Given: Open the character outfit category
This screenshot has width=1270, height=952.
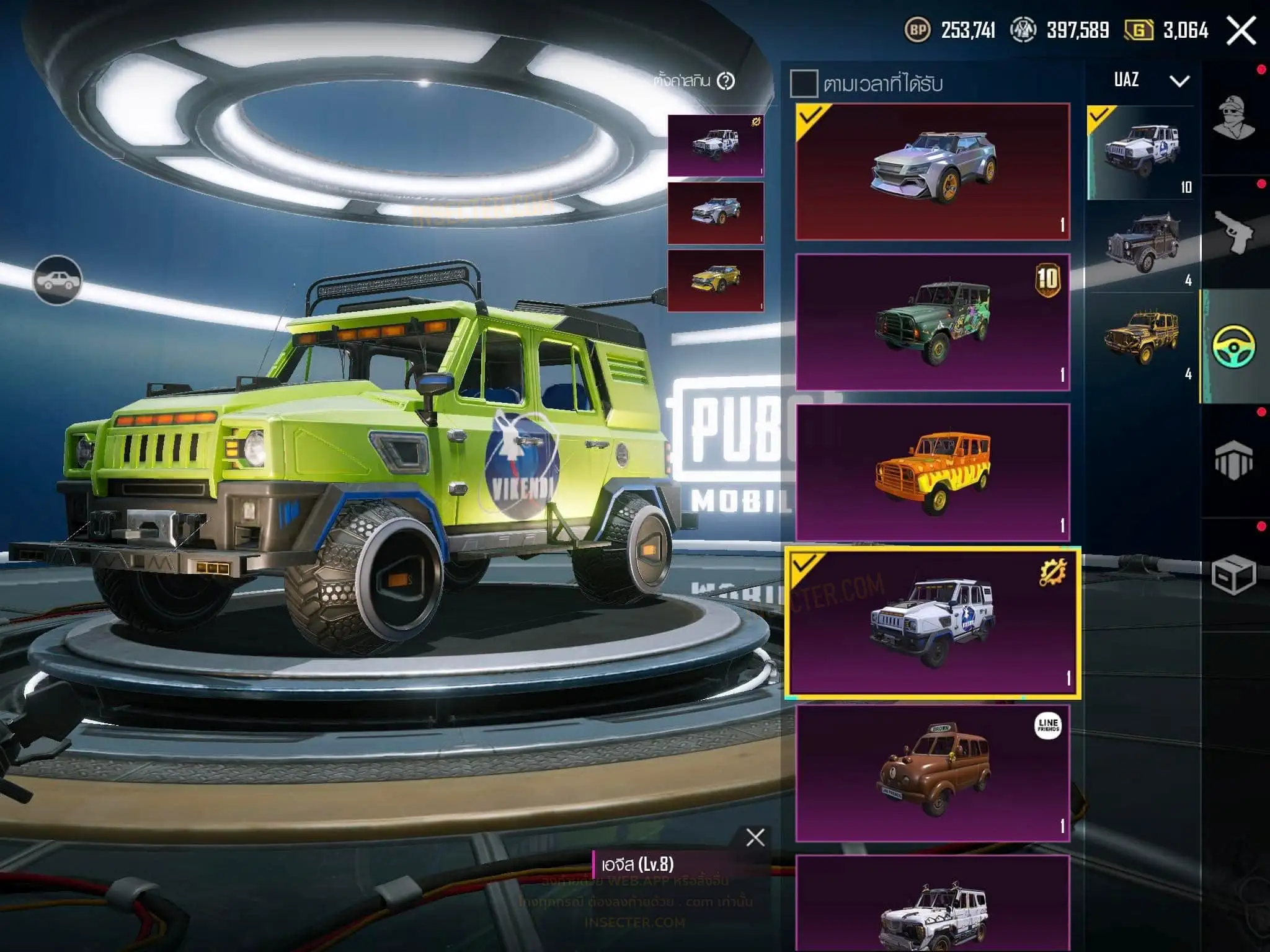Looking at the screenshot, I should 1234,118.
